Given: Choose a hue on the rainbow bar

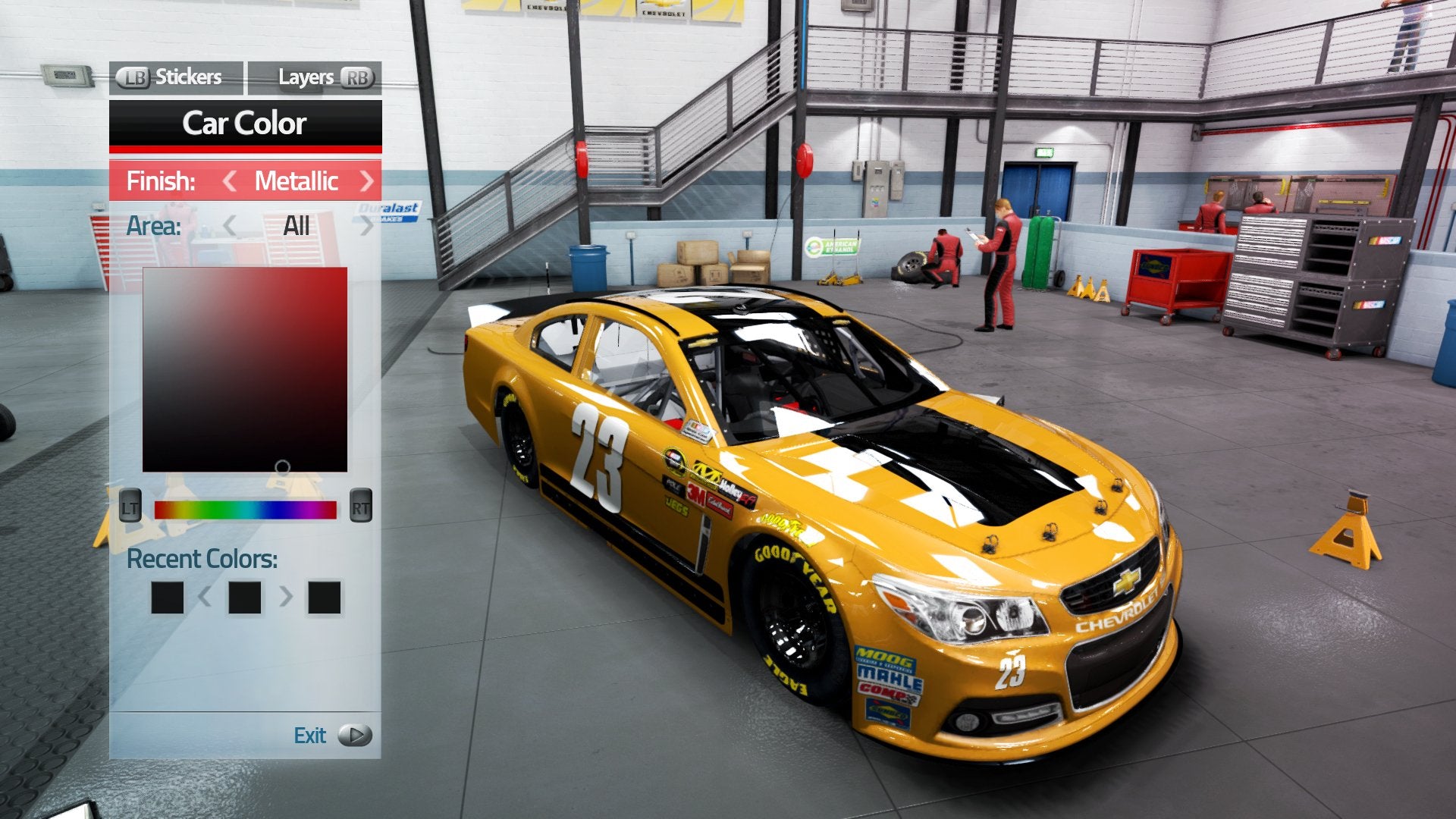Looking at the screenshot, I should pos(245,510).
